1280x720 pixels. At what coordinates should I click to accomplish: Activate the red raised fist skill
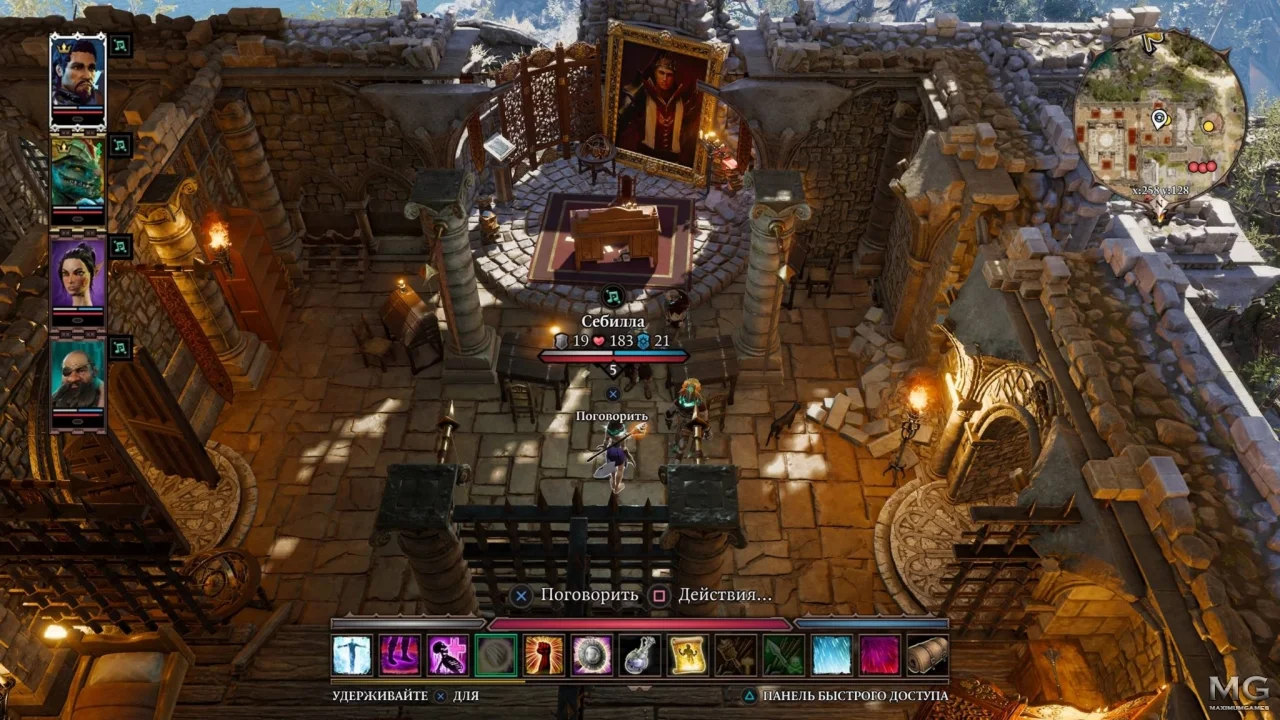(544, 655)
